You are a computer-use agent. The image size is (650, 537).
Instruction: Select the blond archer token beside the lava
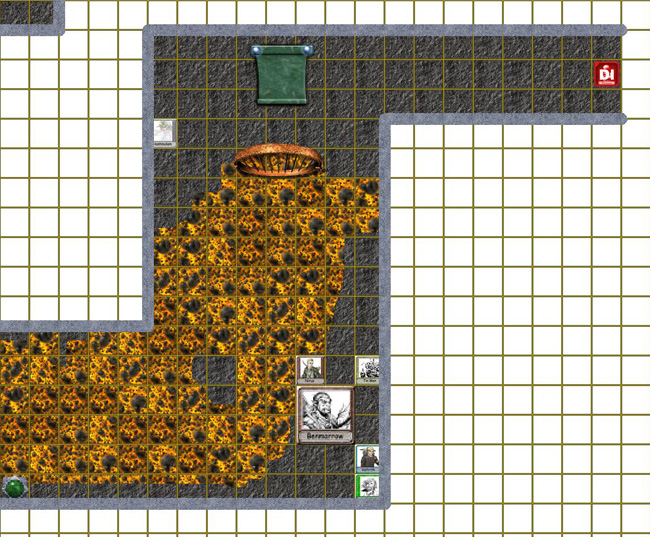[x=311, y=370]
